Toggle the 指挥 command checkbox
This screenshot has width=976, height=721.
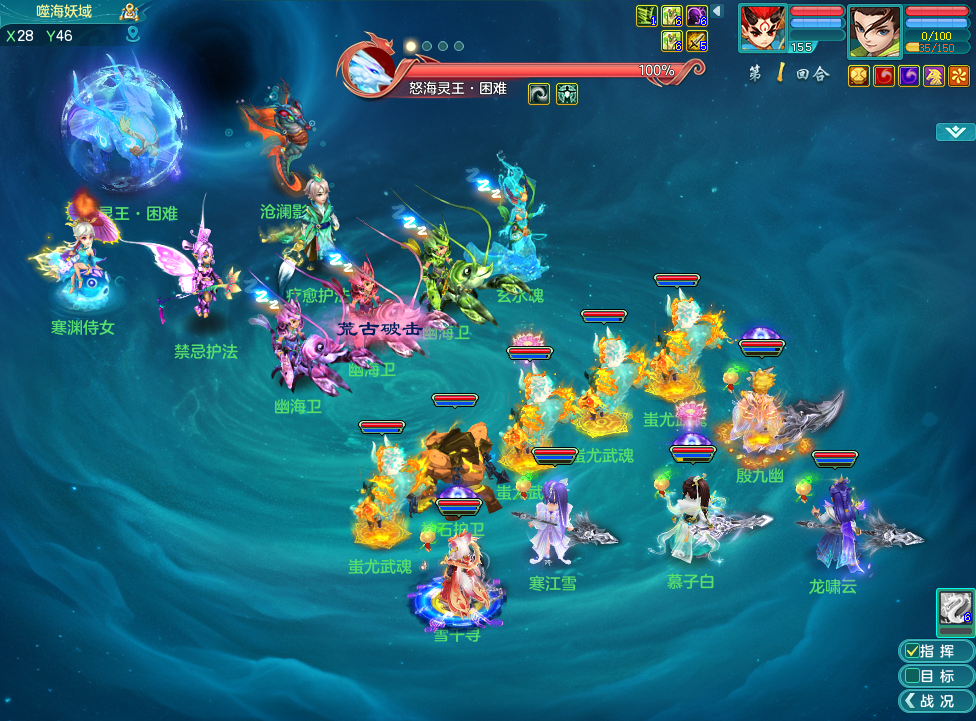pos(911,651)
